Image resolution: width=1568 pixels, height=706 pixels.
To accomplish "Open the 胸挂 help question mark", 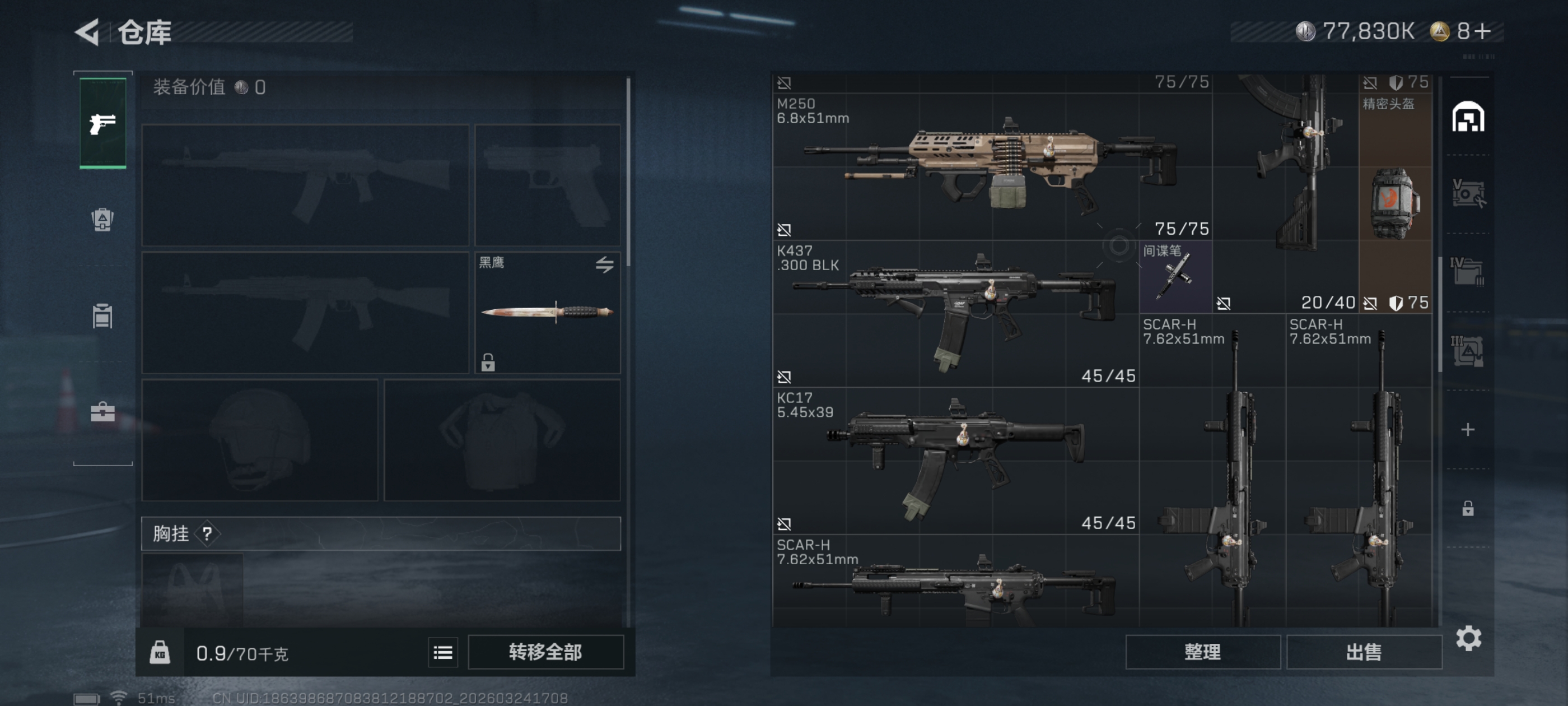I will pyautogui.click(x=208, y=533).
